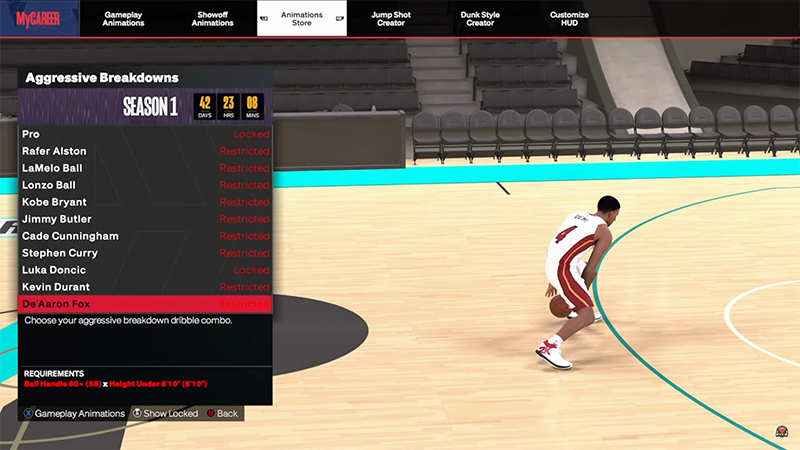Select the Animations Store tab
Image resolution: width=800 pixels, height=450 pixels.
(x=302, y=18)
